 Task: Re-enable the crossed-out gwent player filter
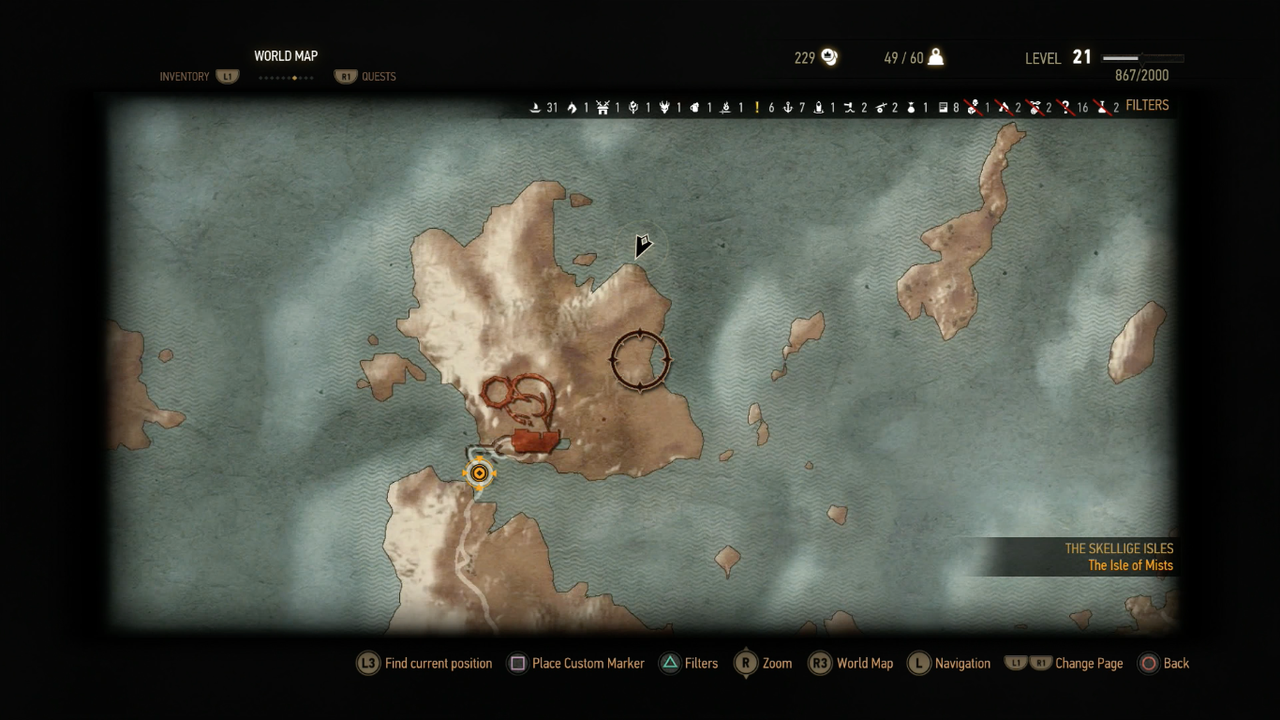click(970, 106)
